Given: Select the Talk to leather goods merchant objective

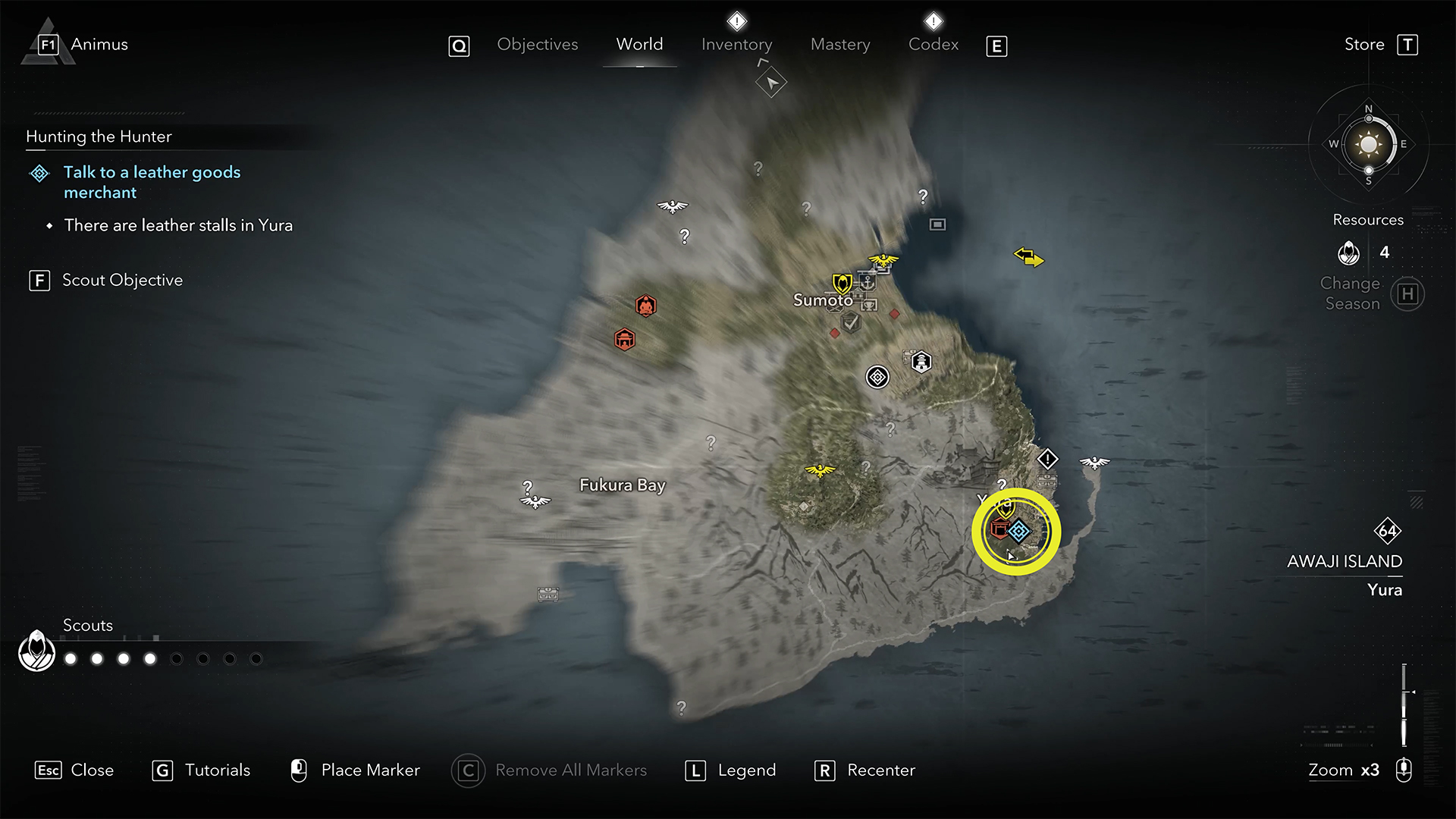Looking at the screenshot, I should click(152, 182).
